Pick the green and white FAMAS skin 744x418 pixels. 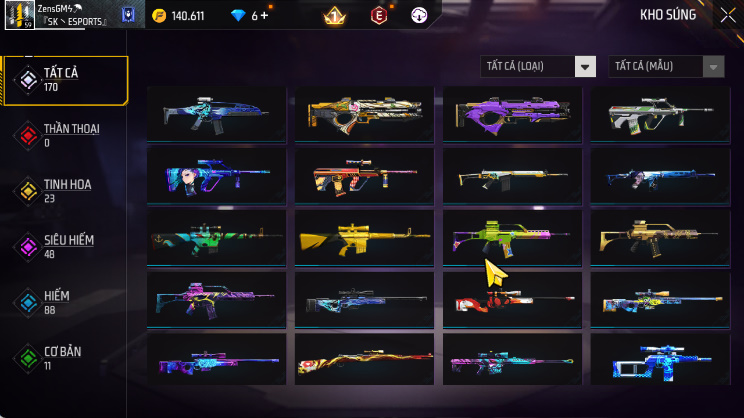[659, 115]
